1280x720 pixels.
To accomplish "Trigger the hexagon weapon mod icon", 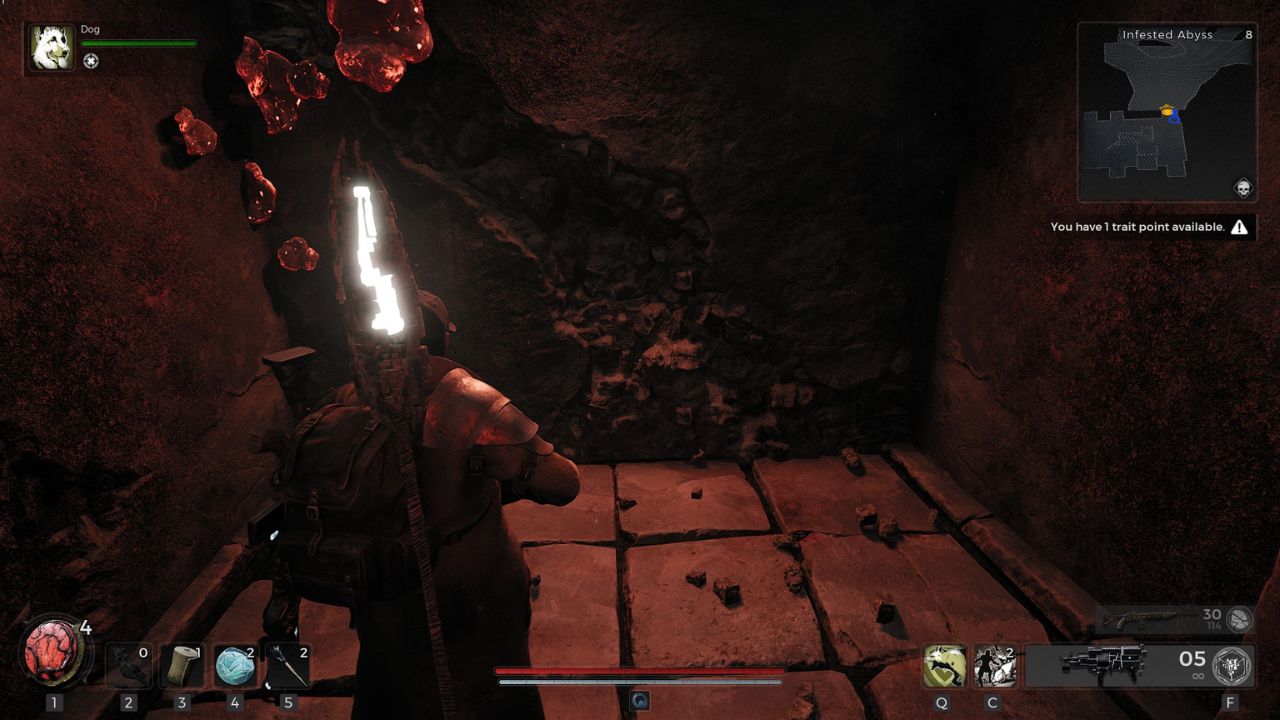I will [x=1232, y=666].
